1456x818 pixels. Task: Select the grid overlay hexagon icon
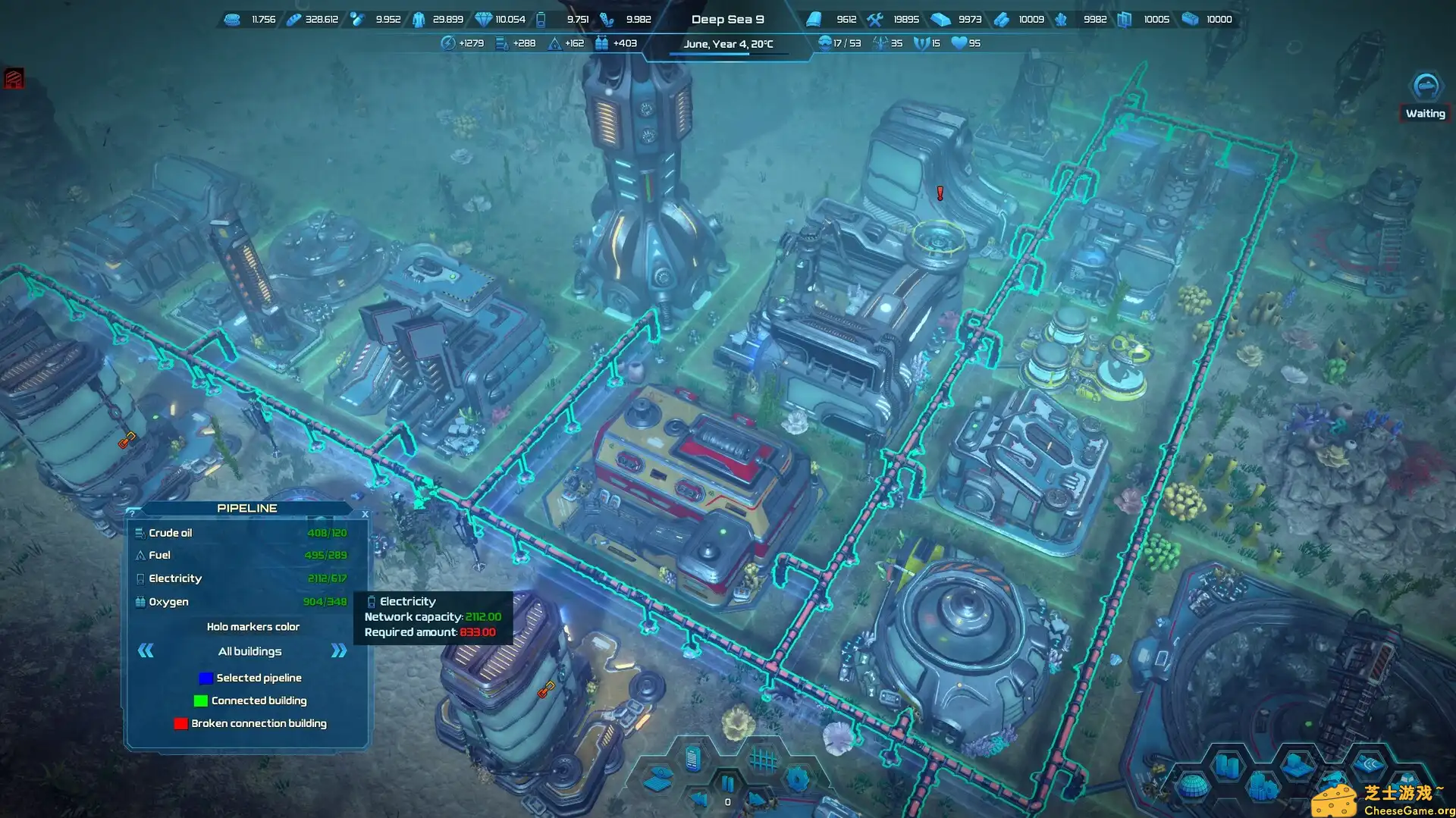[x=762, y=758]
